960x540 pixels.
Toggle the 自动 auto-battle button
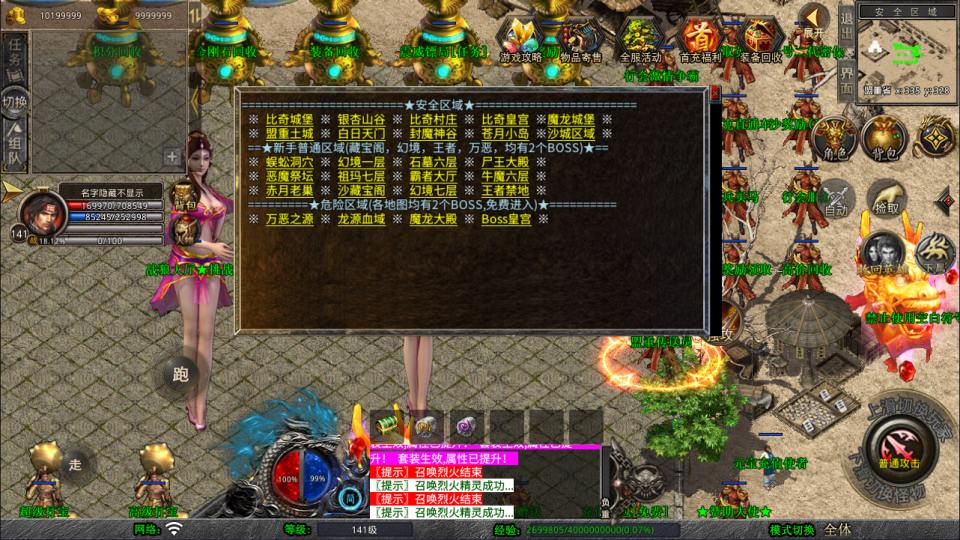point(835,200)
